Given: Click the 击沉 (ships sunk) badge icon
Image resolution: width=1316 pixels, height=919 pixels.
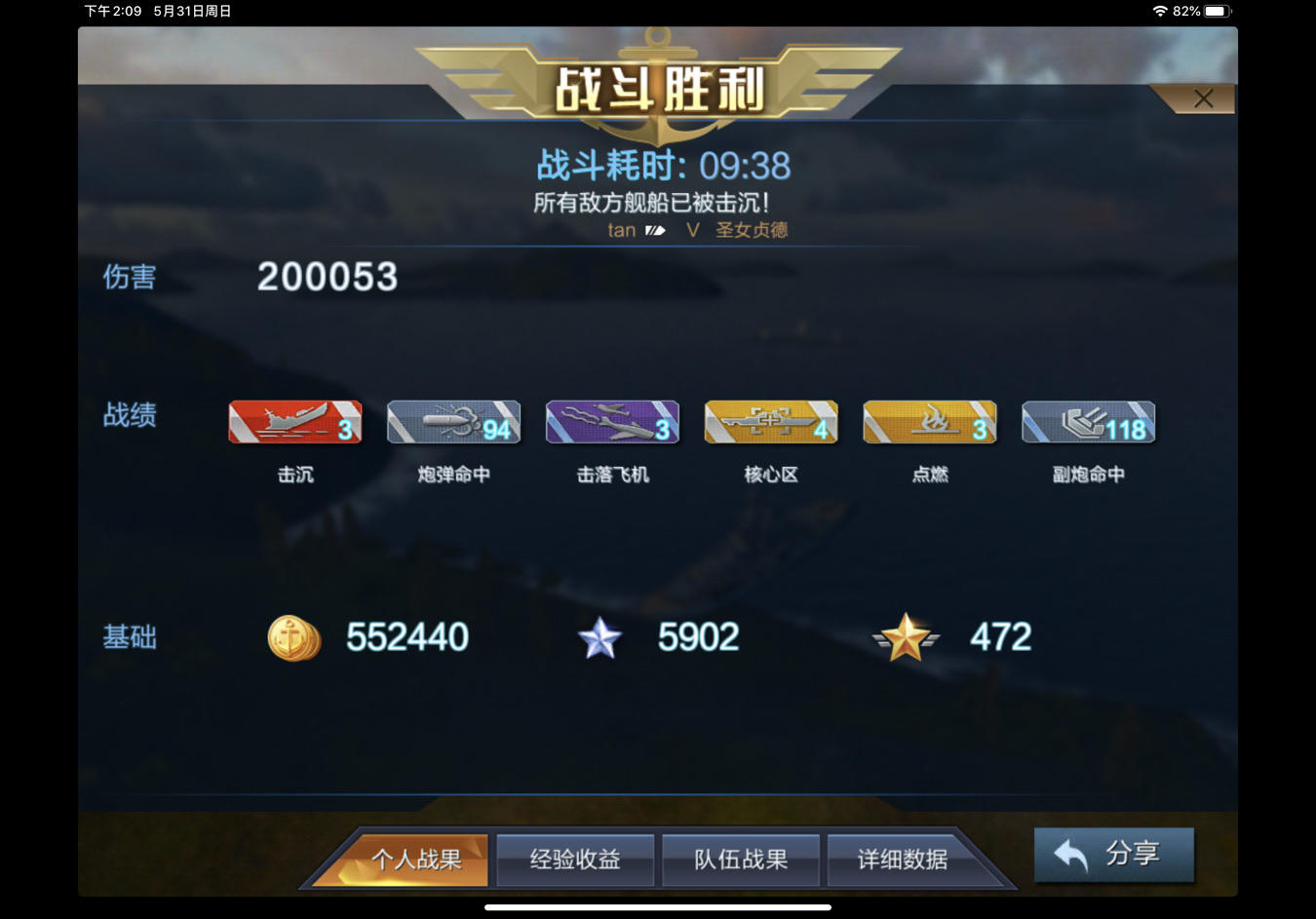Looking at the screenshot, I should [x=294, y=422].
